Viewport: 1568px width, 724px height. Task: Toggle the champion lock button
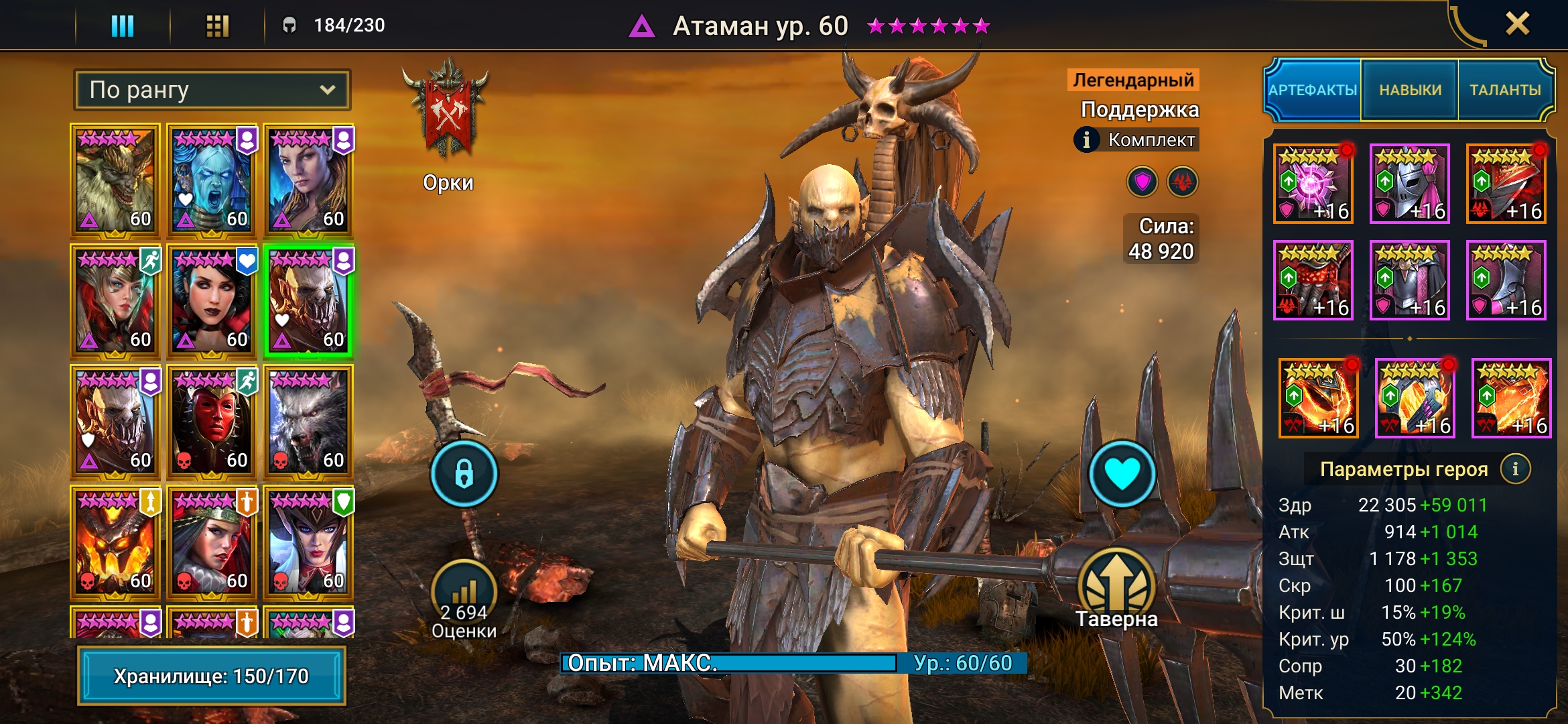click(464, 473)
